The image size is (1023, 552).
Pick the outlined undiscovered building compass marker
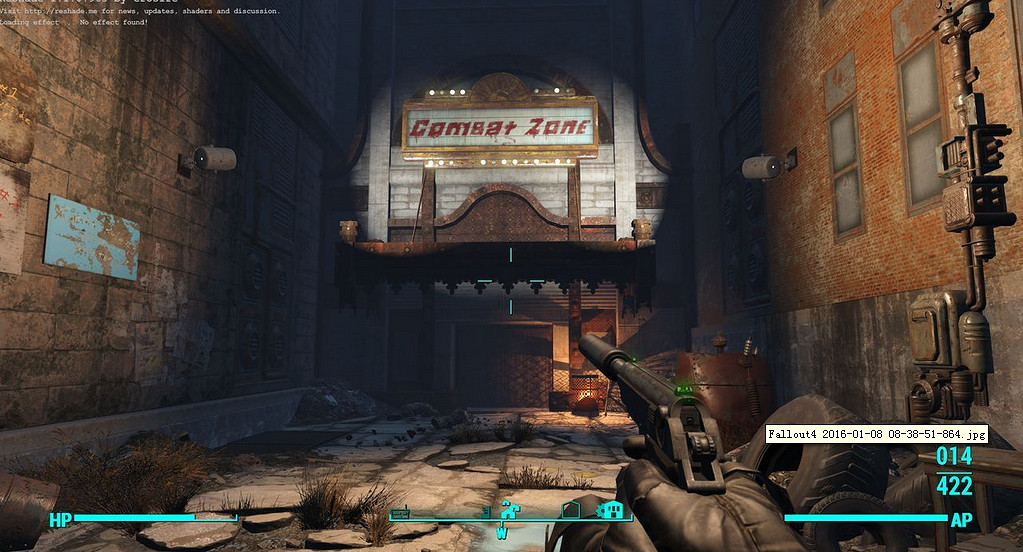pos(570,510)
